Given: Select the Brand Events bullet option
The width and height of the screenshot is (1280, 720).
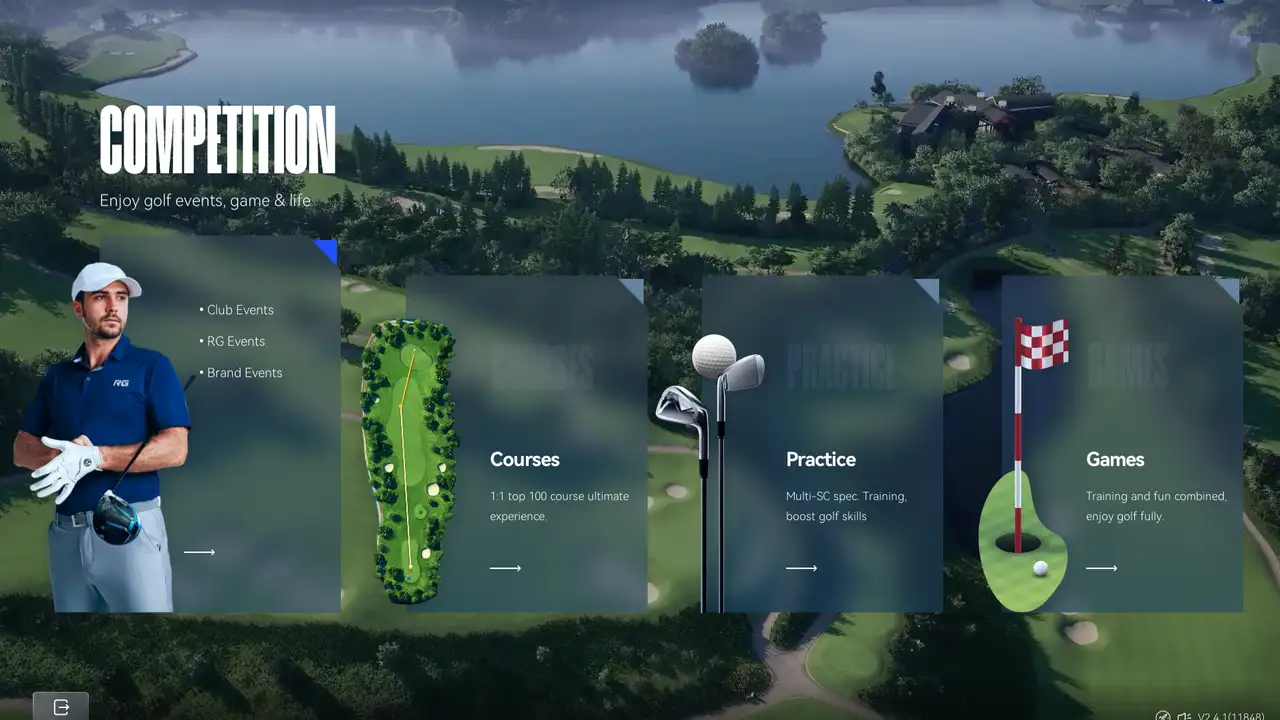Looking at the screenshot, I should click(241, 372).
